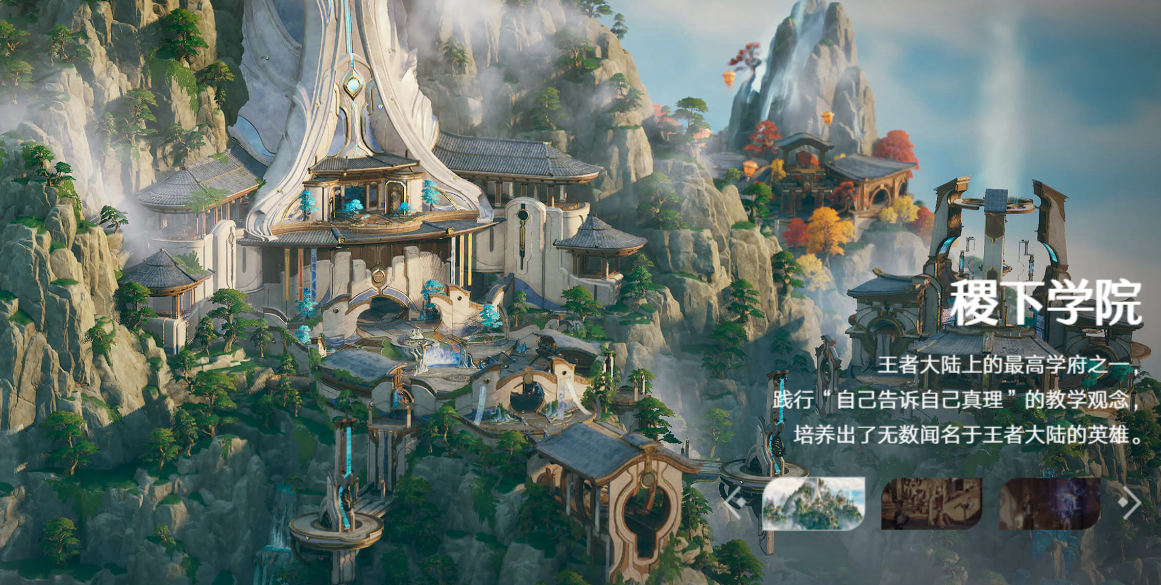View the dark purple glowing scene thumbnail
This screenshot has width=1161, height=585.
pyautogui.click(x=1049, y=503)
